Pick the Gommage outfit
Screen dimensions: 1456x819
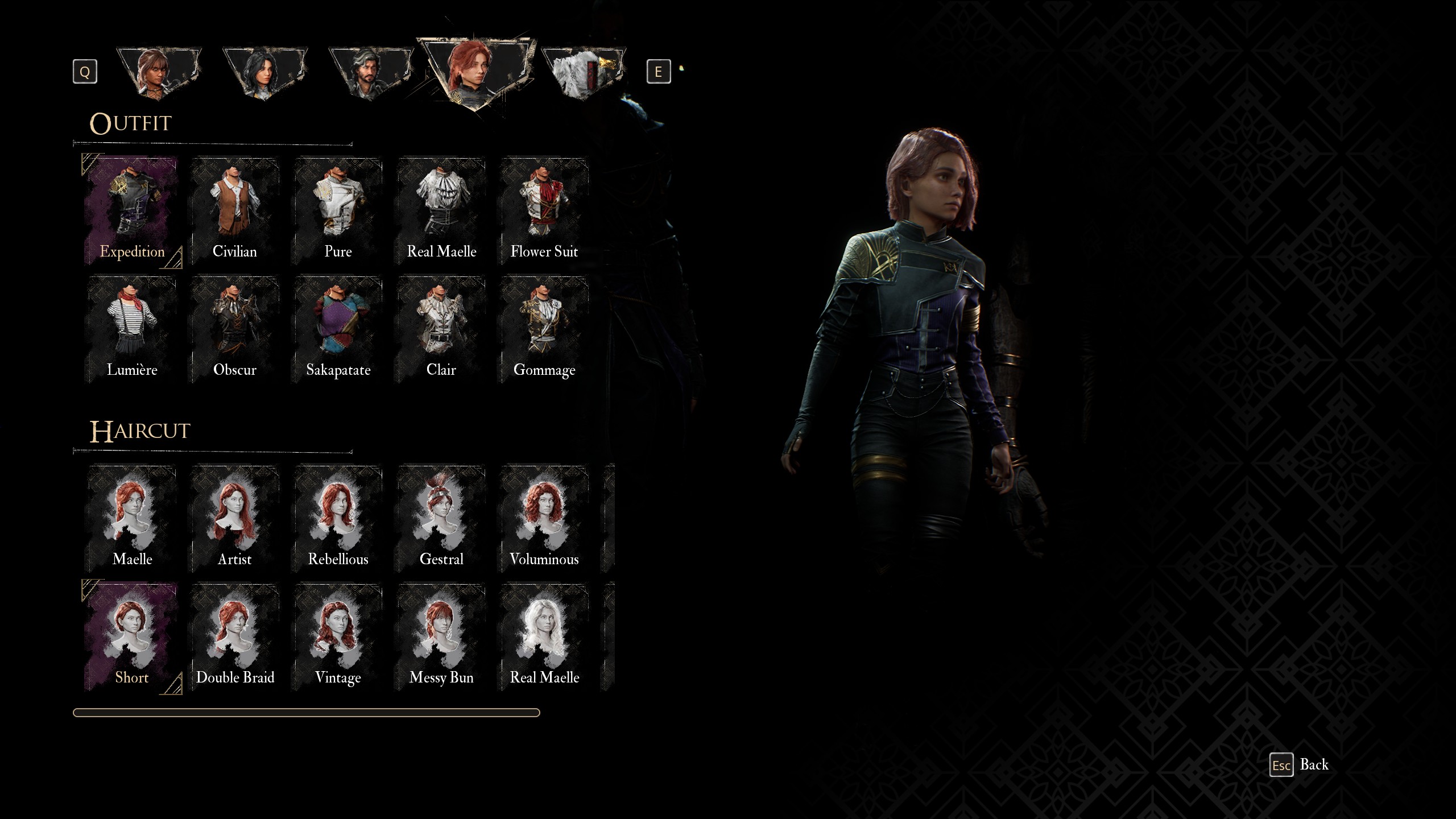544,329
